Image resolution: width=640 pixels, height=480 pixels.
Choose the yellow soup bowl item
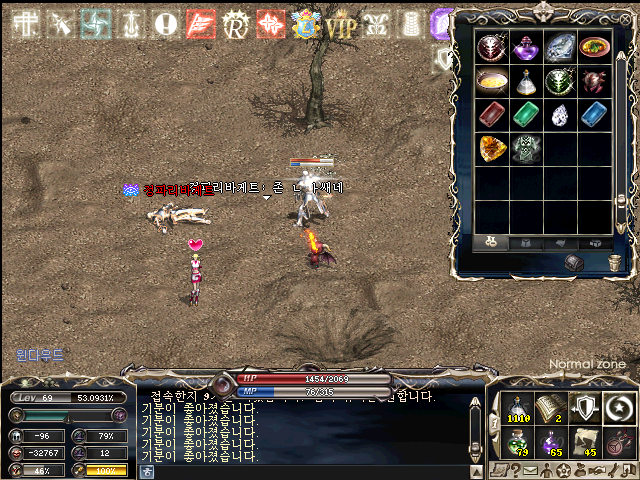point(492,80)
